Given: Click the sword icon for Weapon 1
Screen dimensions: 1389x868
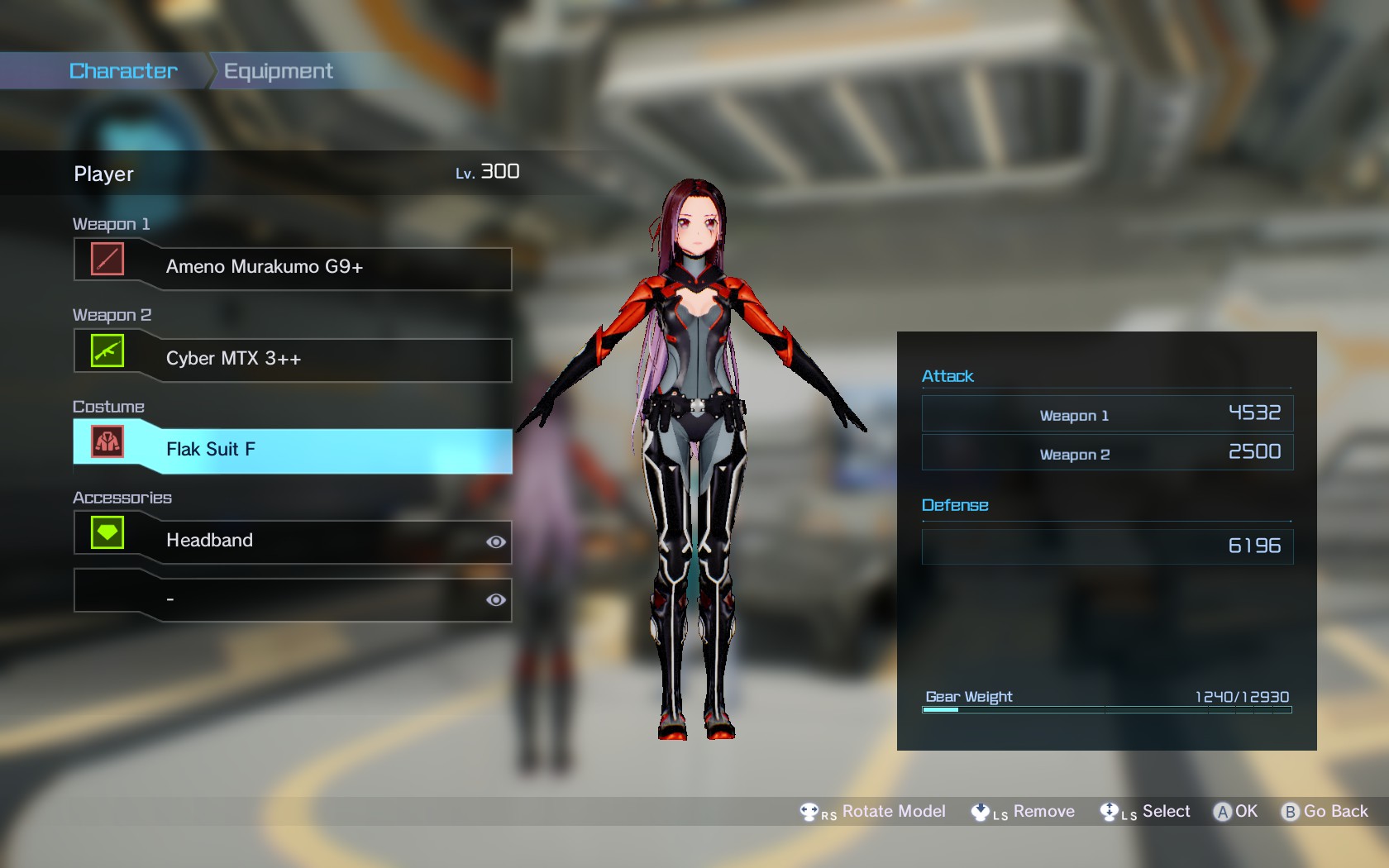Looking at the screenshot, I should pos(107,259).
